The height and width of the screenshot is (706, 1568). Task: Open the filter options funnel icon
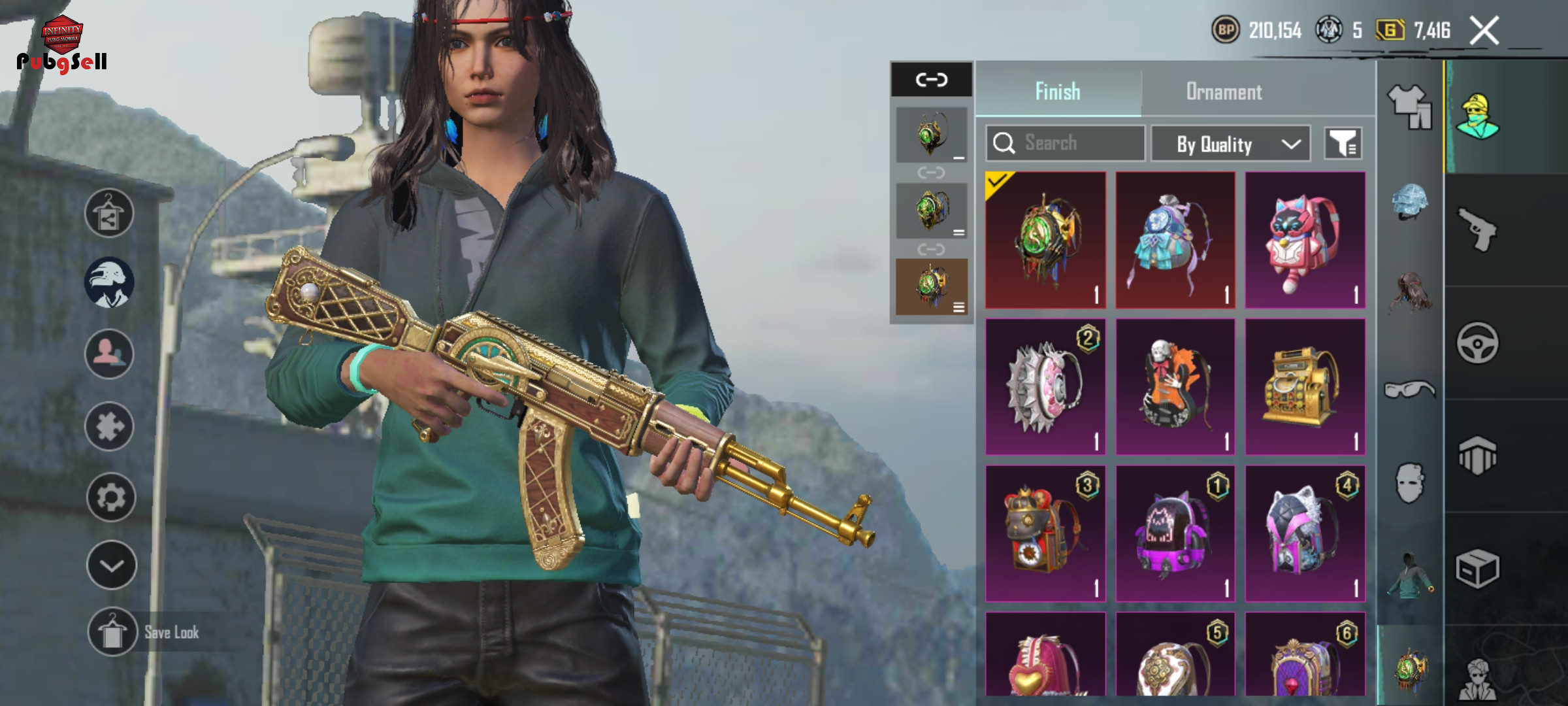1343,143
